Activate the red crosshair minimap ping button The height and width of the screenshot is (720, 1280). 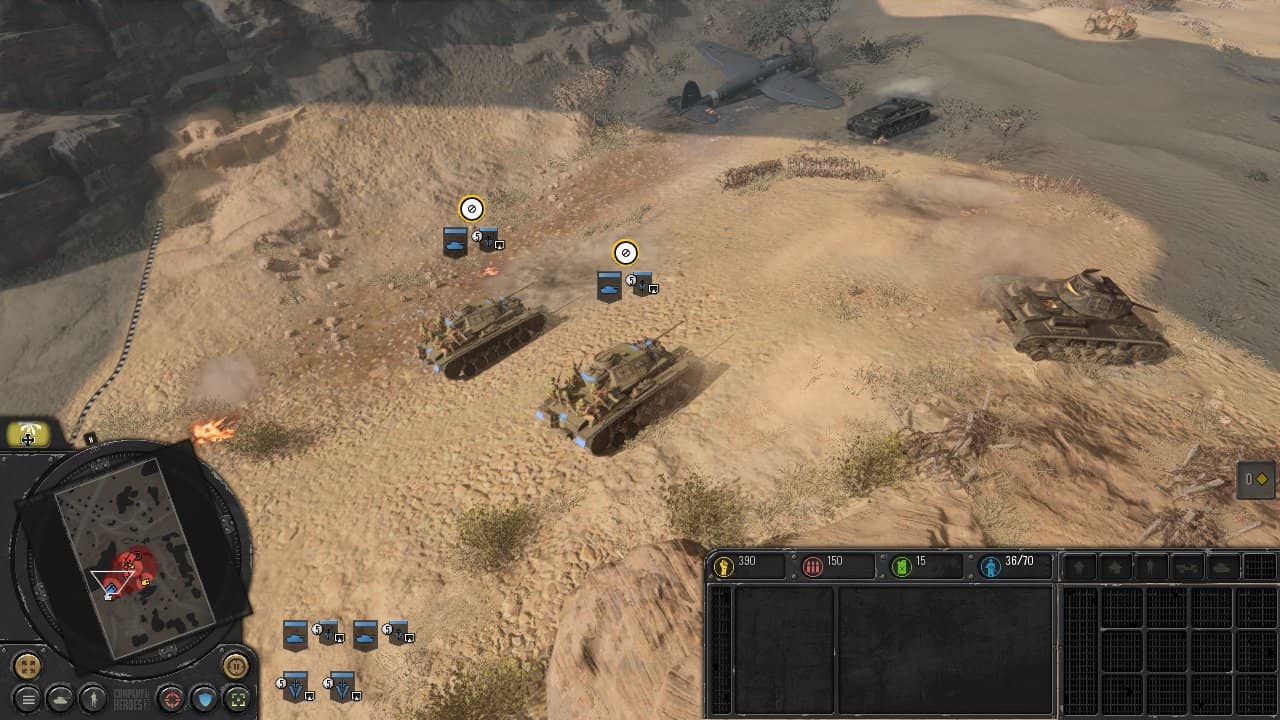click(171, 698)
